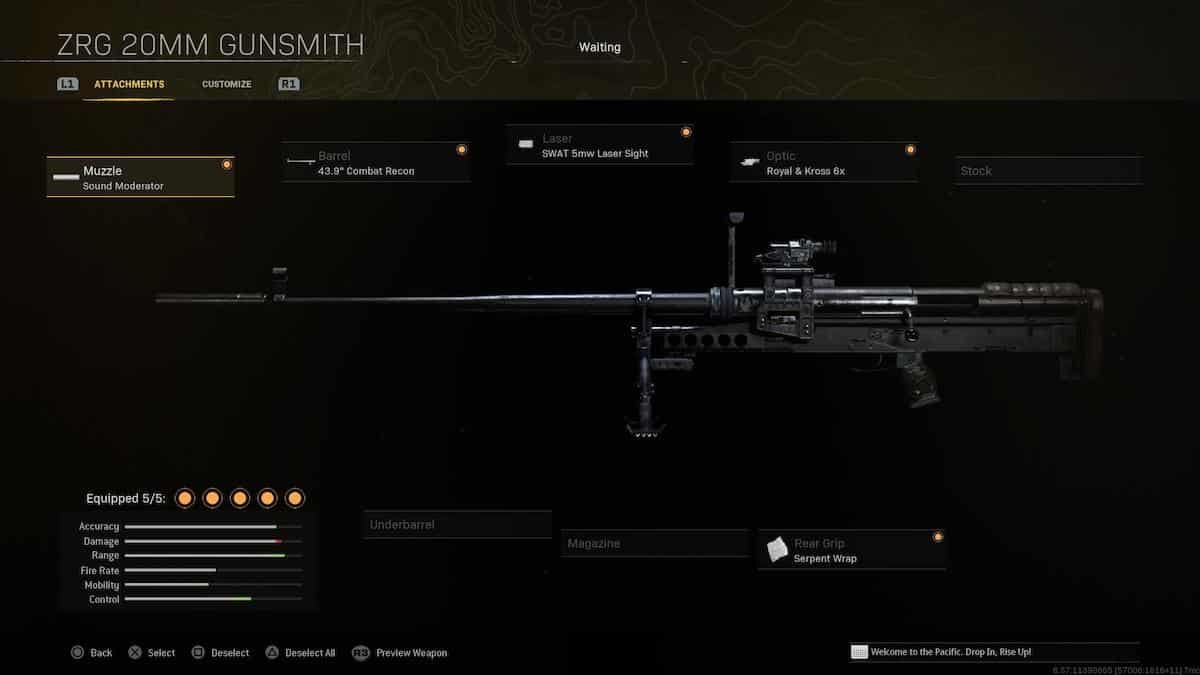This screenshot has width=1200, height=675.
Task: Open the Barrel 43.9" Combat Recon slot
Action: pos(376,163)
